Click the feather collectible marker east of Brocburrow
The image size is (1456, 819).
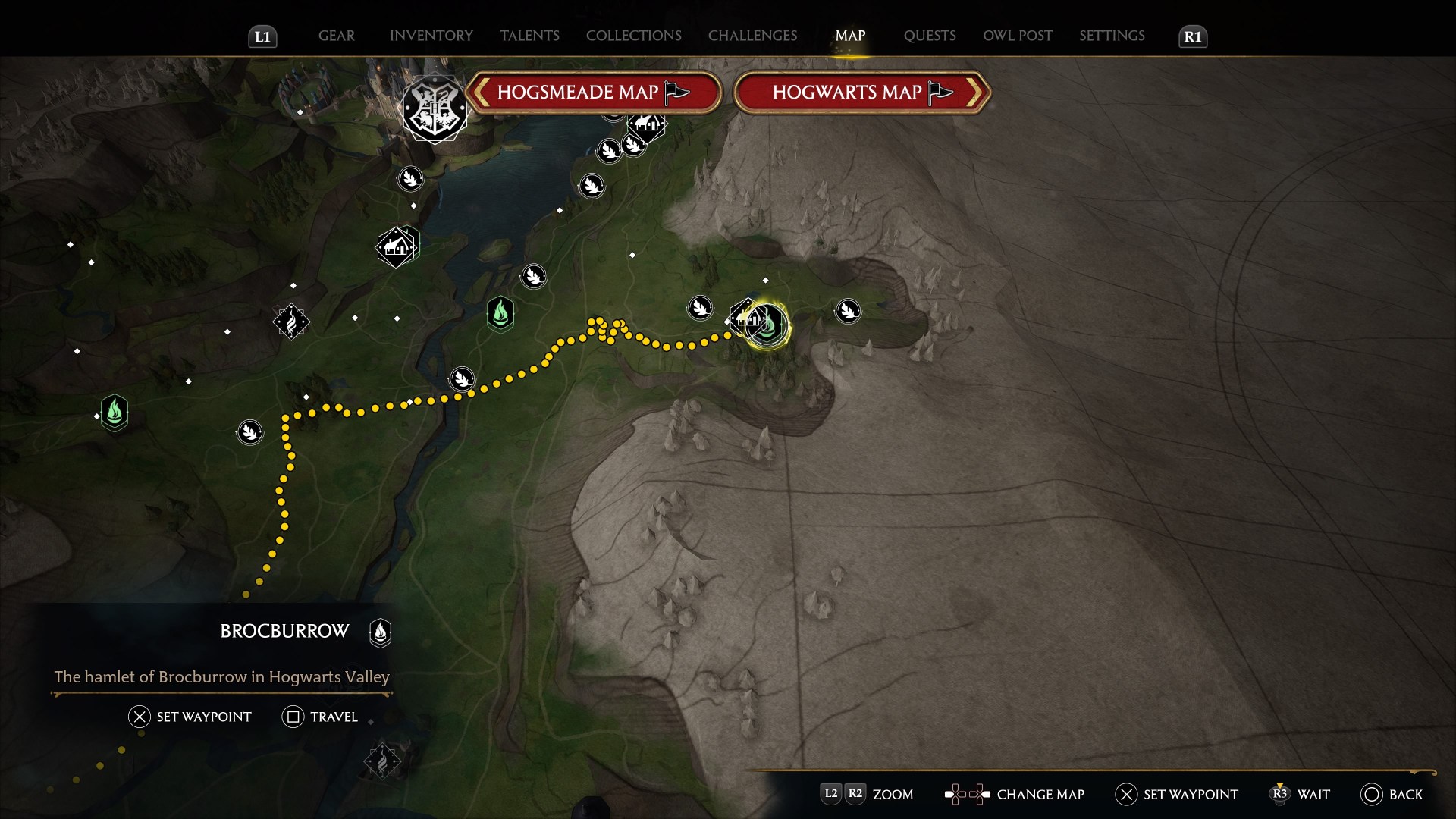[849, 311]
